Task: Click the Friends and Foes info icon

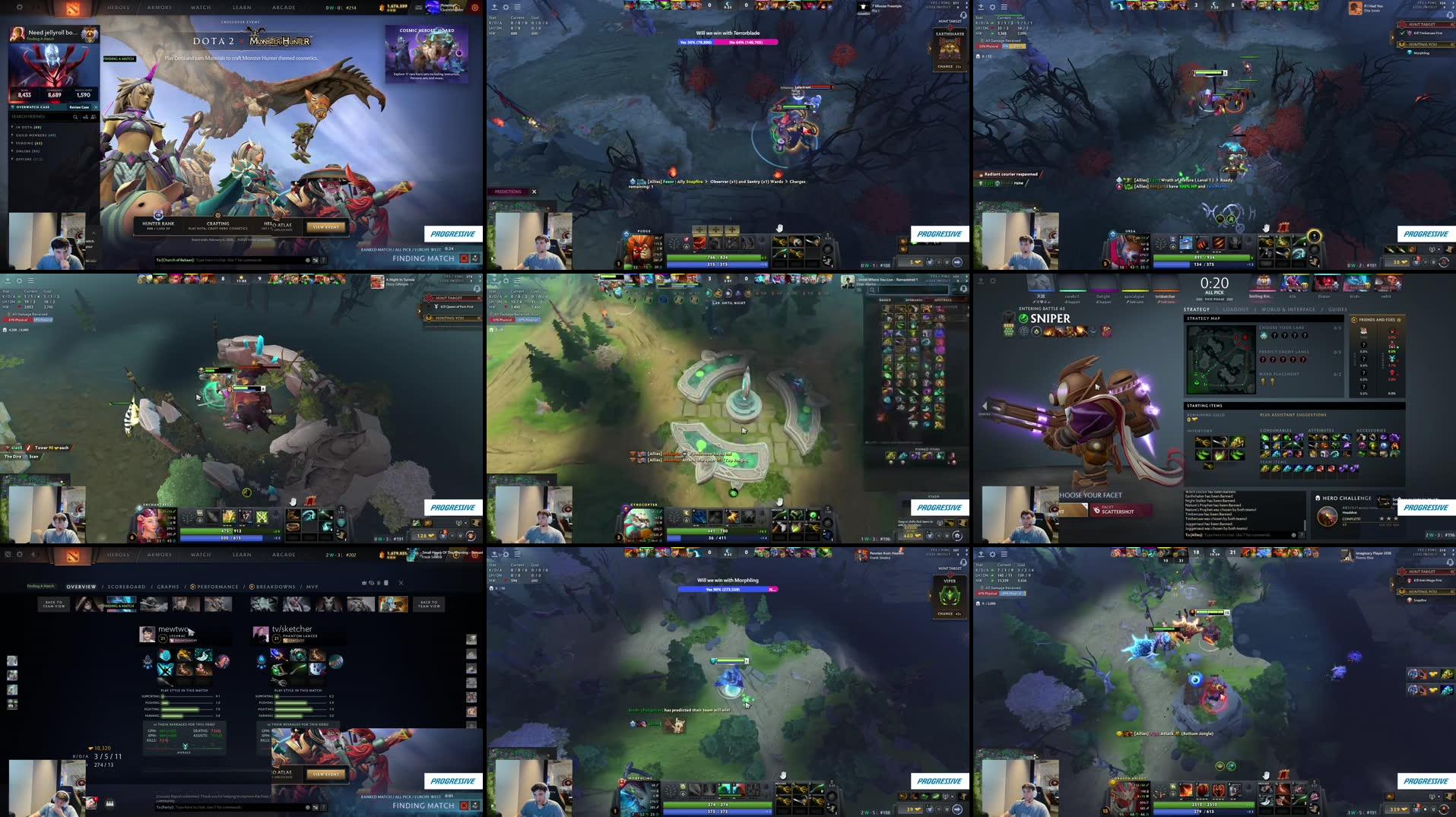Action: point(1399,320)
